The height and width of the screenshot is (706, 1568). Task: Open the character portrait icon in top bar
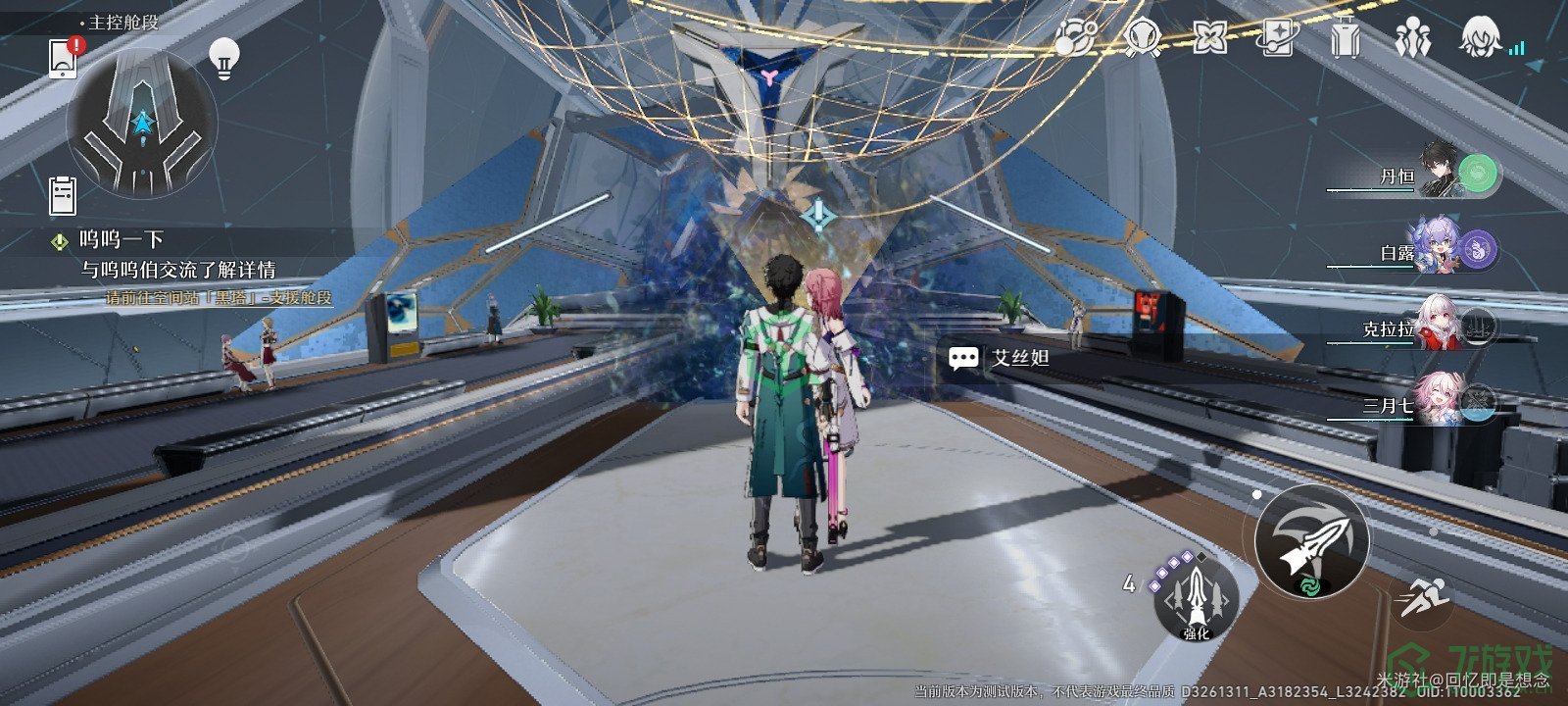pos(1480,38)
